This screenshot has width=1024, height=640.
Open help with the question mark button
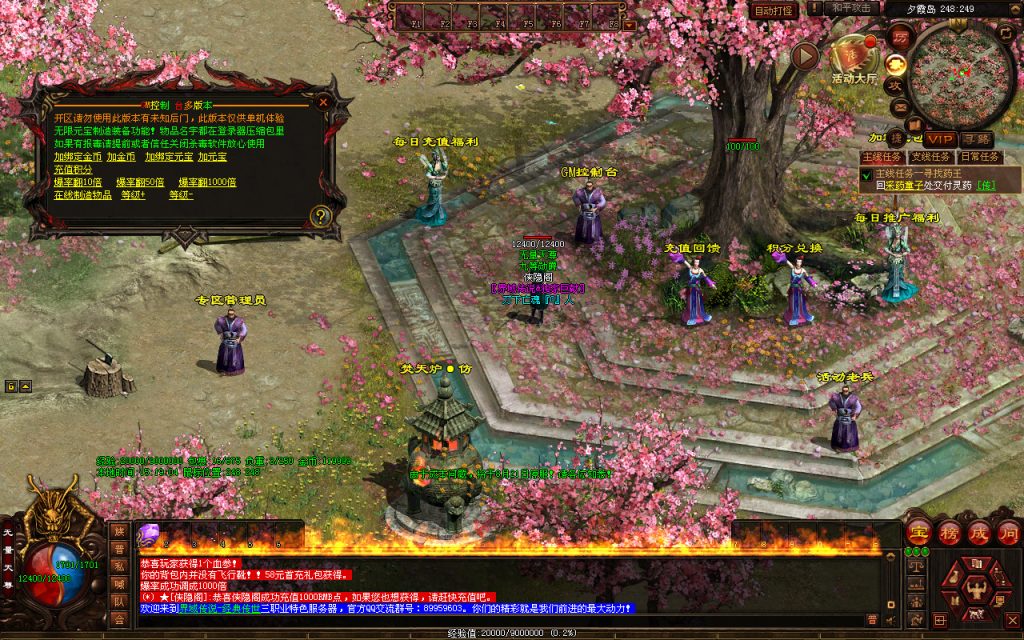320,215
